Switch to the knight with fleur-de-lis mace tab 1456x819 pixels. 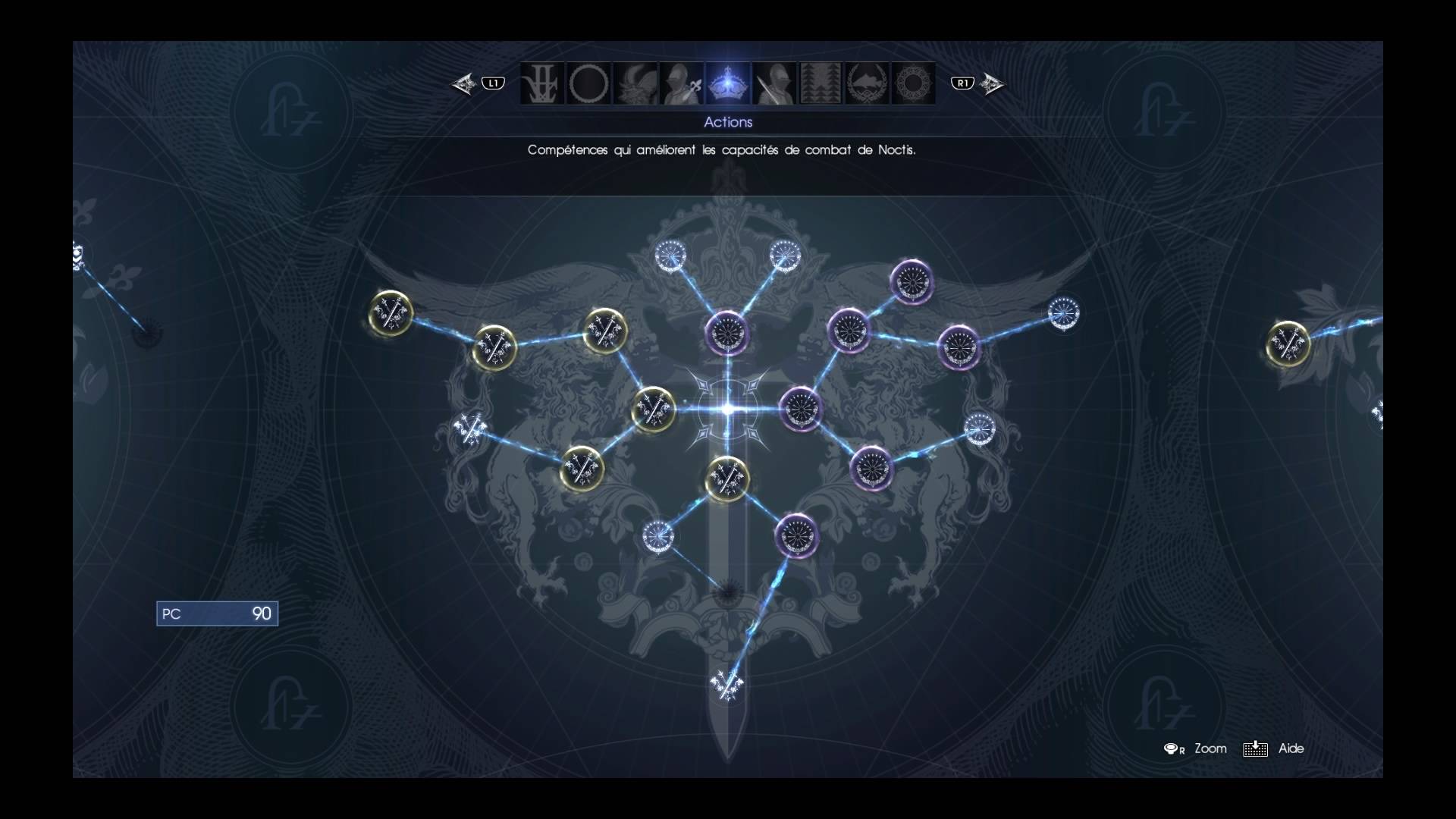pos(681,83)
